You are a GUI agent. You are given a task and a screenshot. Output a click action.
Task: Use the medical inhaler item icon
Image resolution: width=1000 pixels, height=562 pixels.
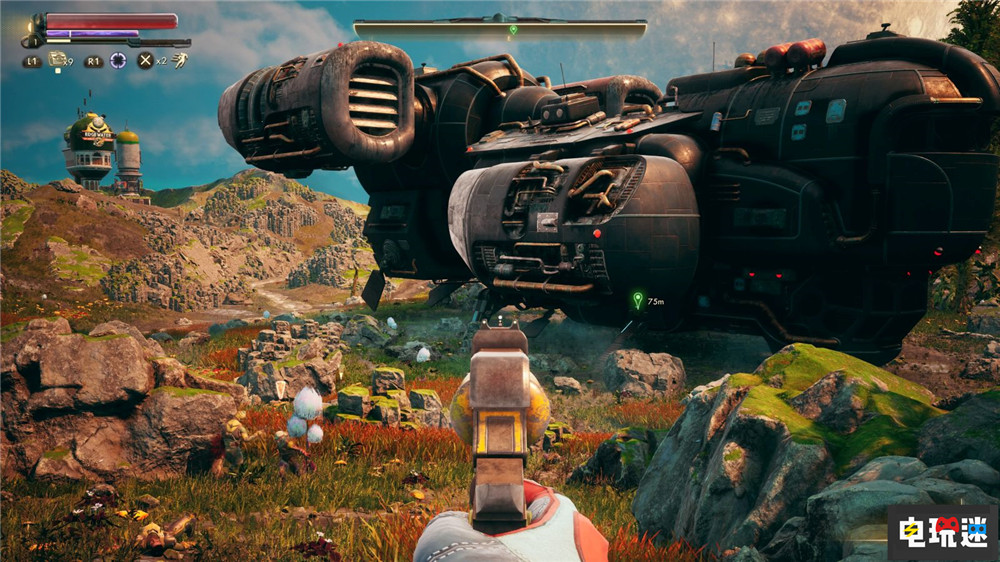pos(57,60)
